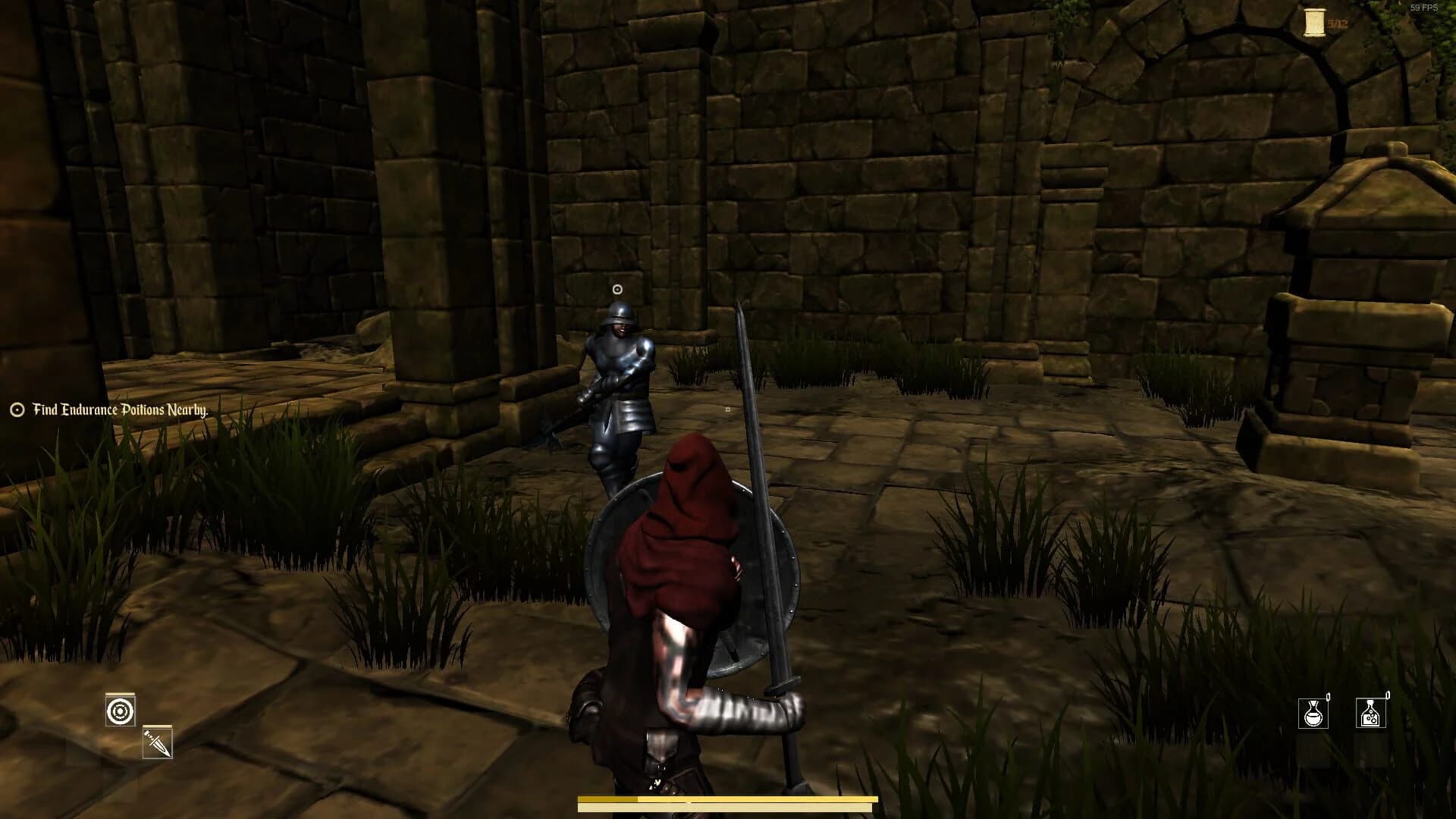The image size is (1456, 819).
Task: Expand the Find Endurance Potions objective entry
Action: pyautogui.click(x=120, y=409)
